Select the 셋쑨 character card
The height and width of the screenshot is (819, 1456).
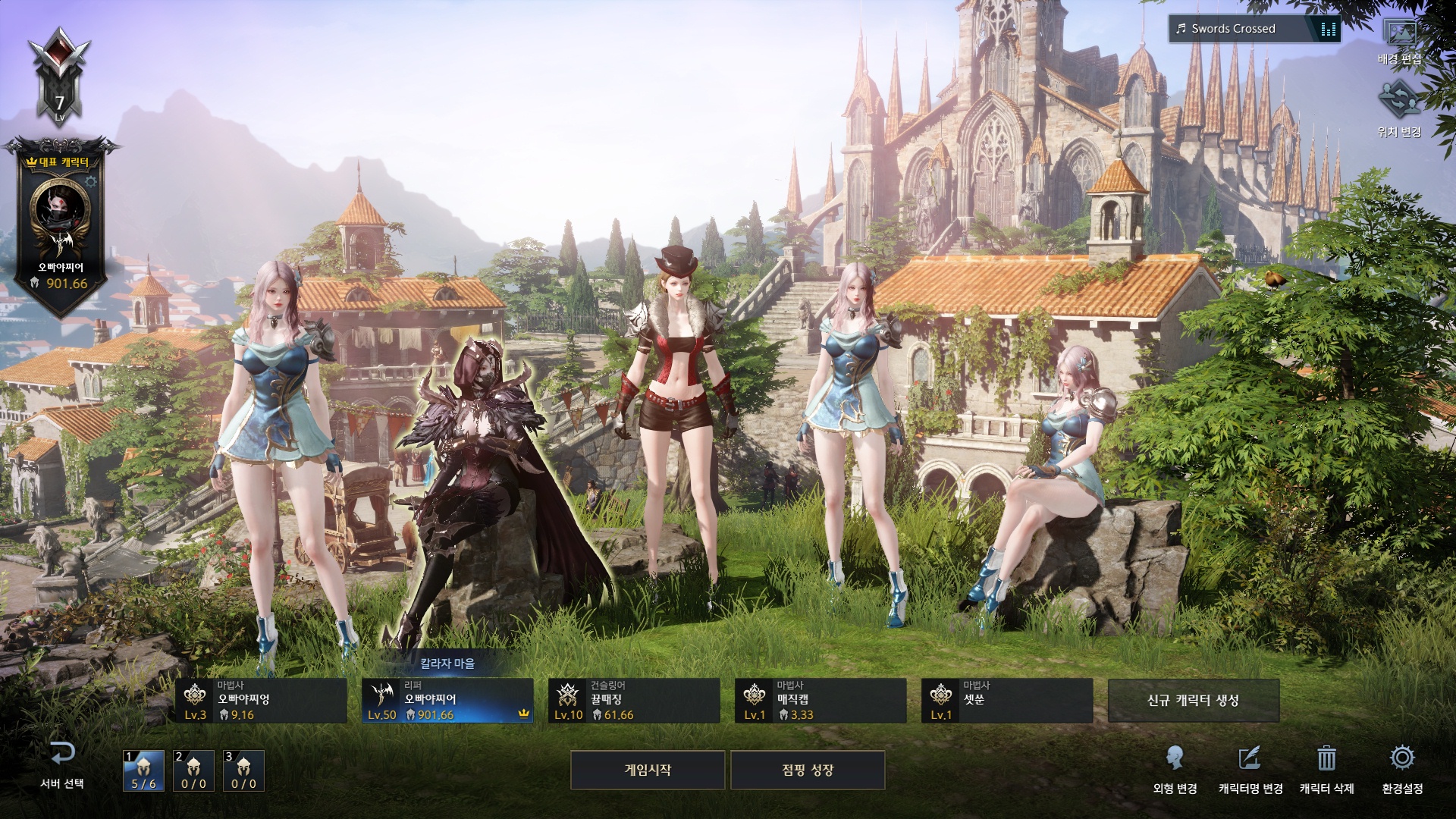[1007, 700]
